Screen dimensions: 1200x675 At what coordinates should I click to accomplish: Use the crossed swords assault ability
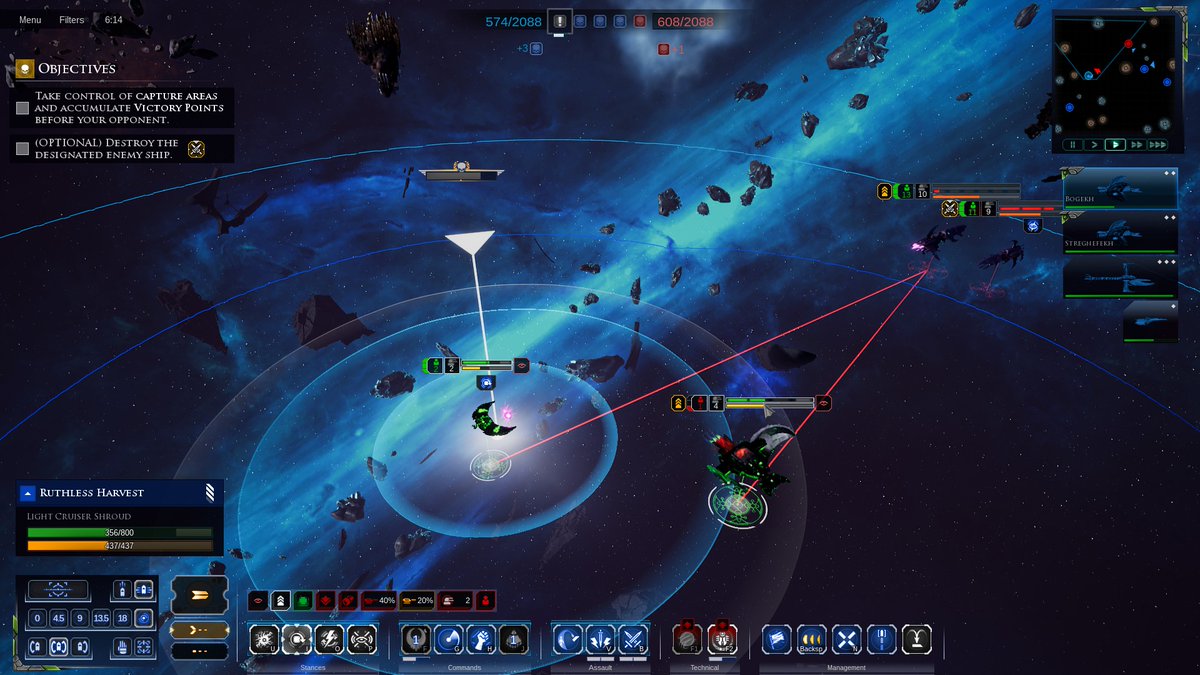pos(633,639)
